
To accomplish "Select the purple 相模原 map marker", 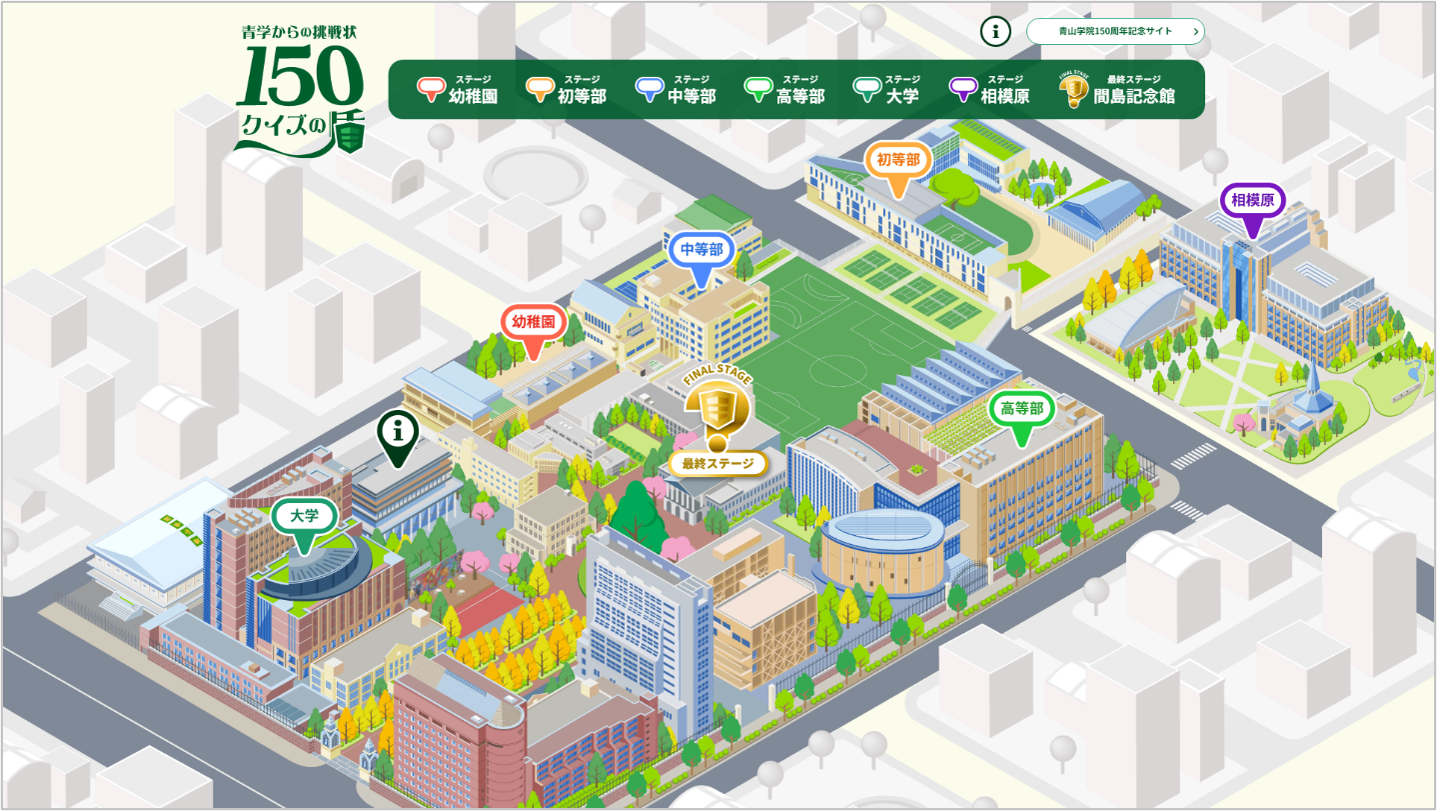I will (1252, 202).
